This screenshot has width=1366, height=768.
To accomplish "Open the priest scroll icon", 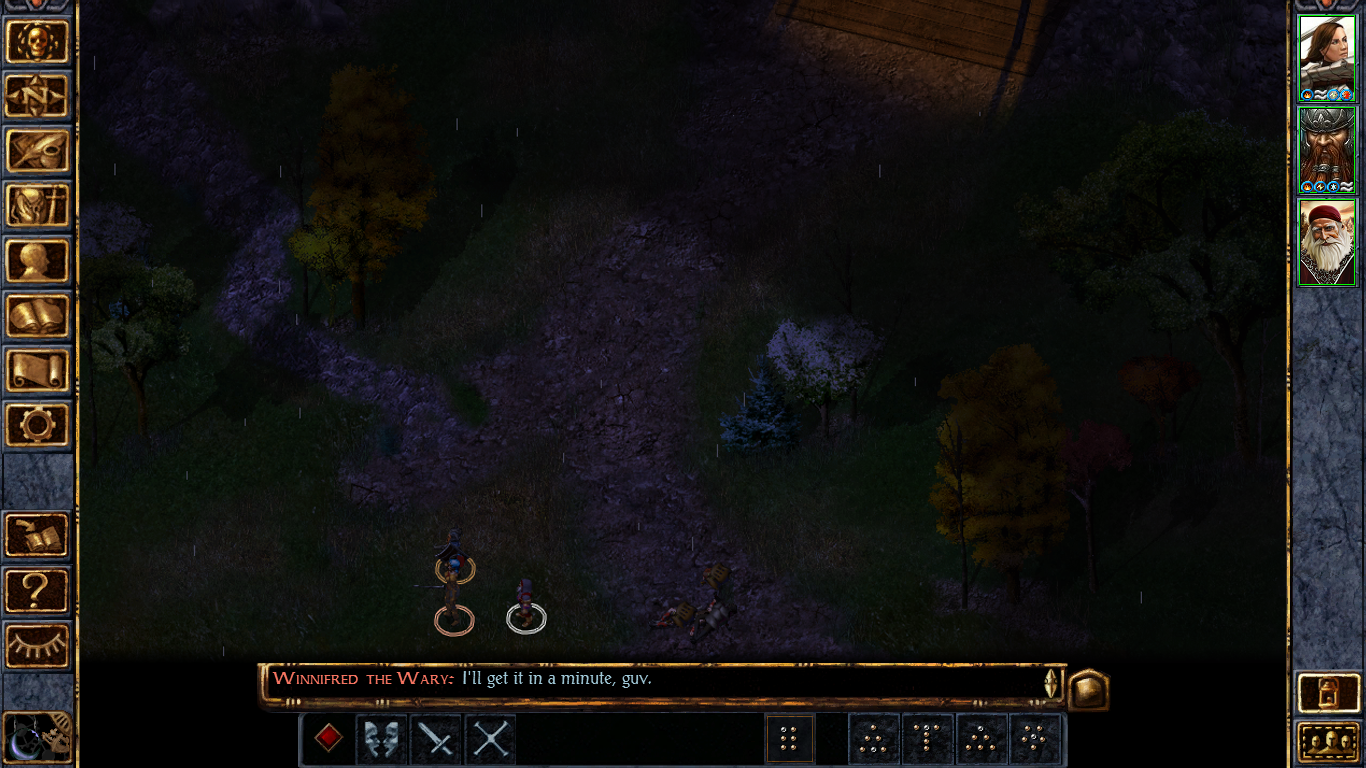I will 38,371.
